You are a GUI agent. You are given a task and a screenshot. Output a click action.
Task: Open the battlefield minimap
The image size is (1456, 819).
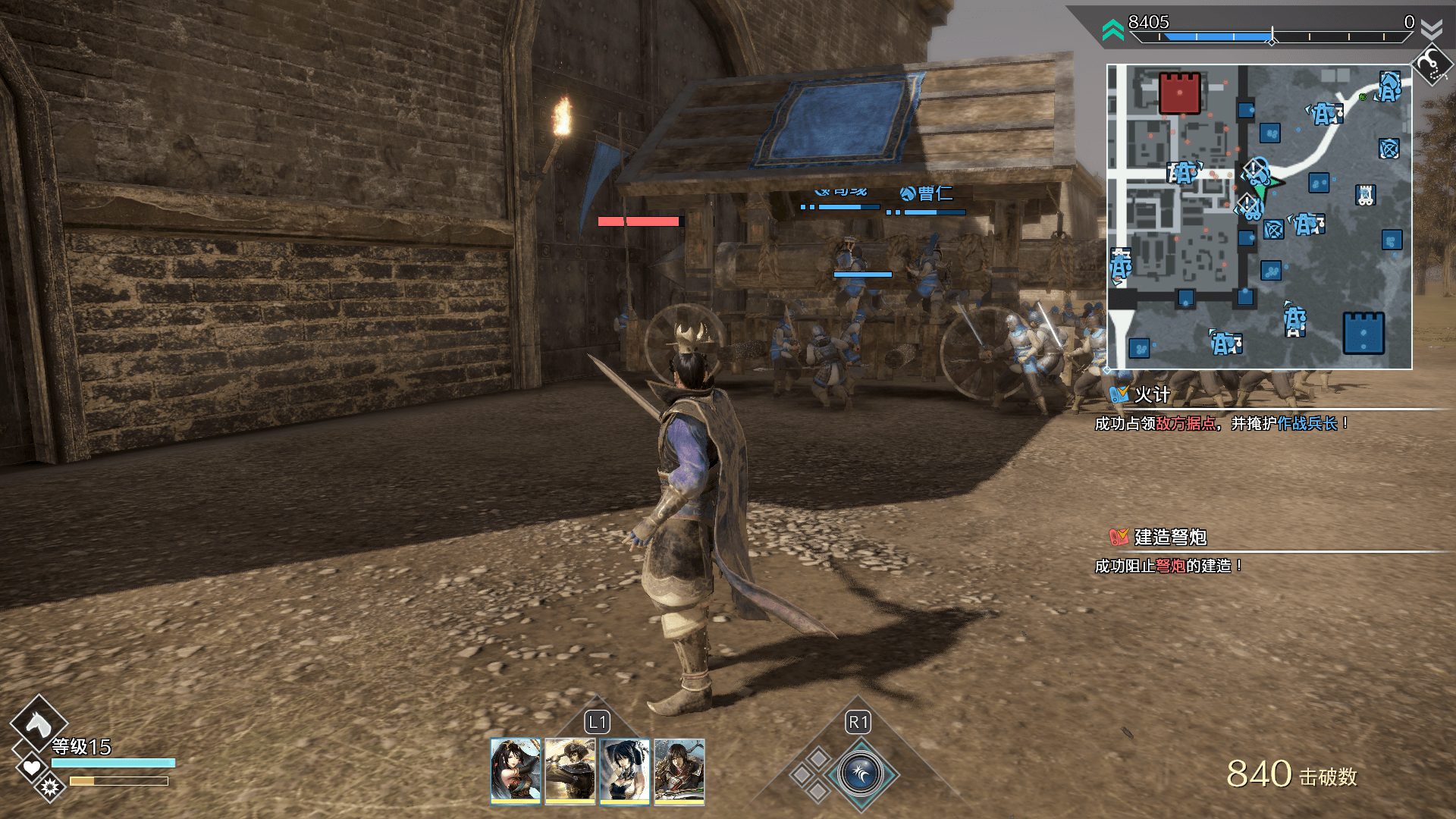tap(1259, 217)
